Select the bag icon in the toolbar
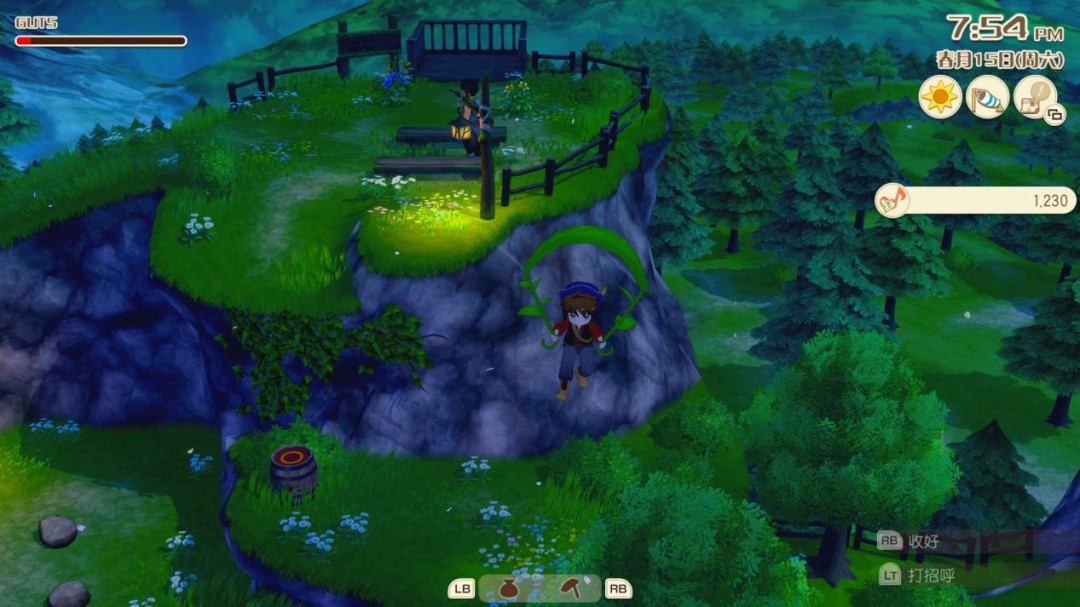Screen dimensions: 1080x607 (x=509, y=589)
